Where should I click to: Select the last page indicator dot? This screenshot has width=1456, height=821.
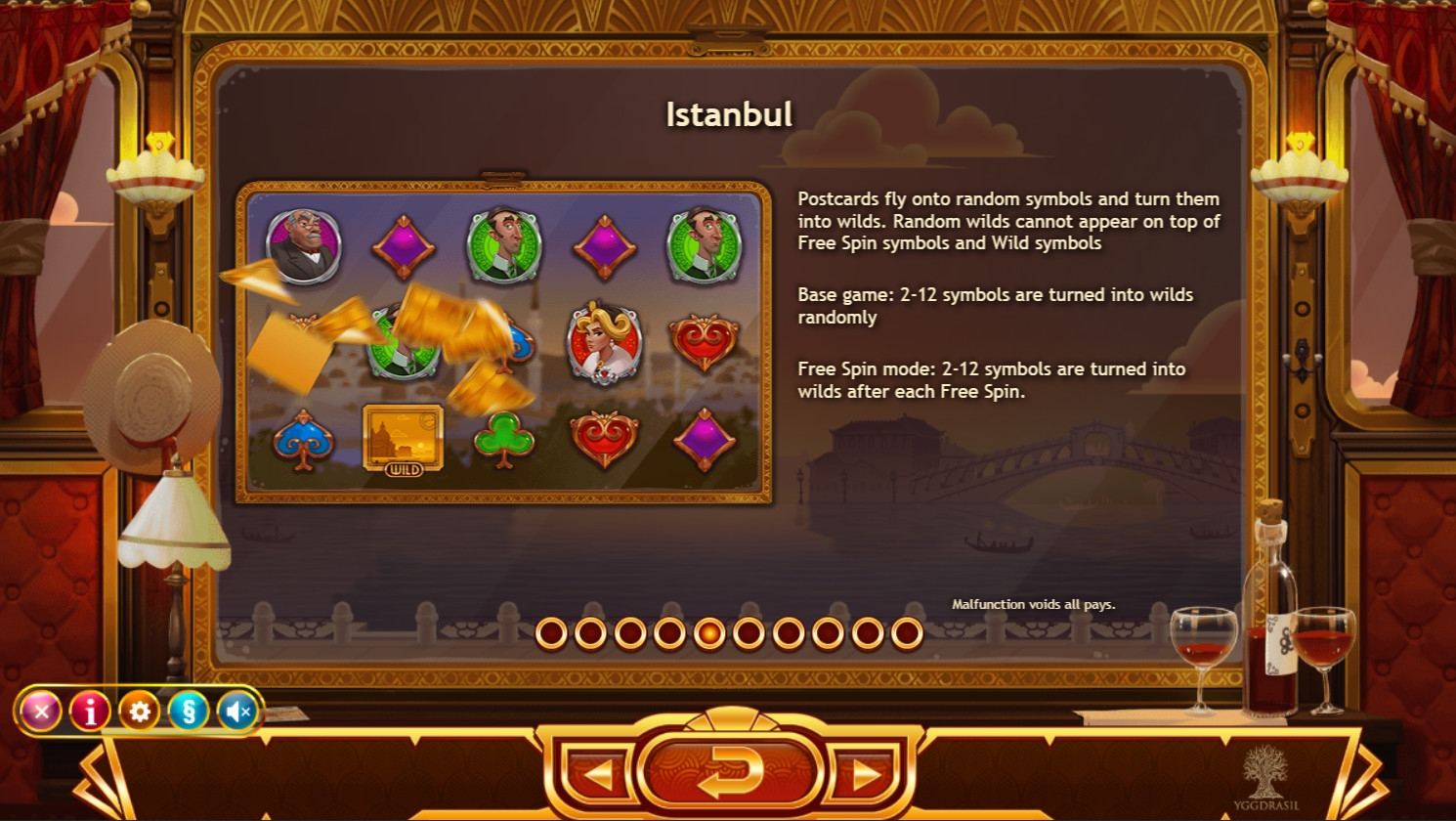[907, 633]
